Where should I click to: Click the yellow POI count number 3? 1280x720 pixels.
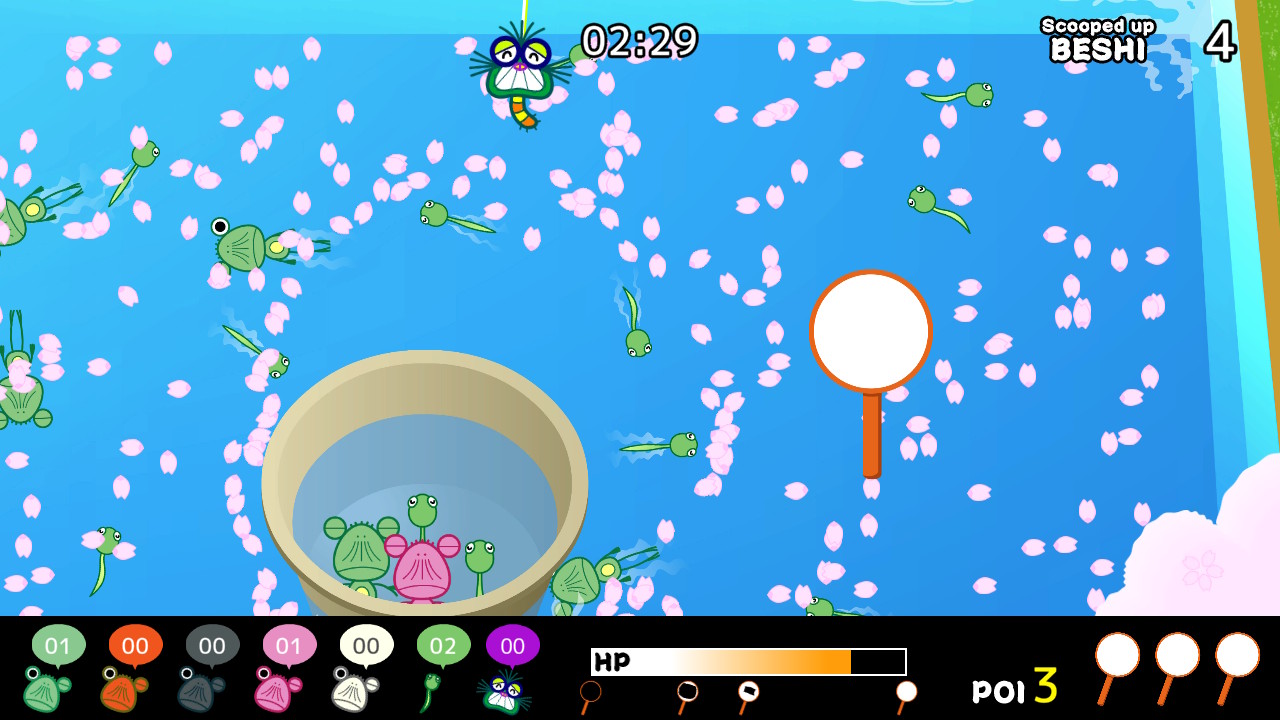tap(1044, 688)
